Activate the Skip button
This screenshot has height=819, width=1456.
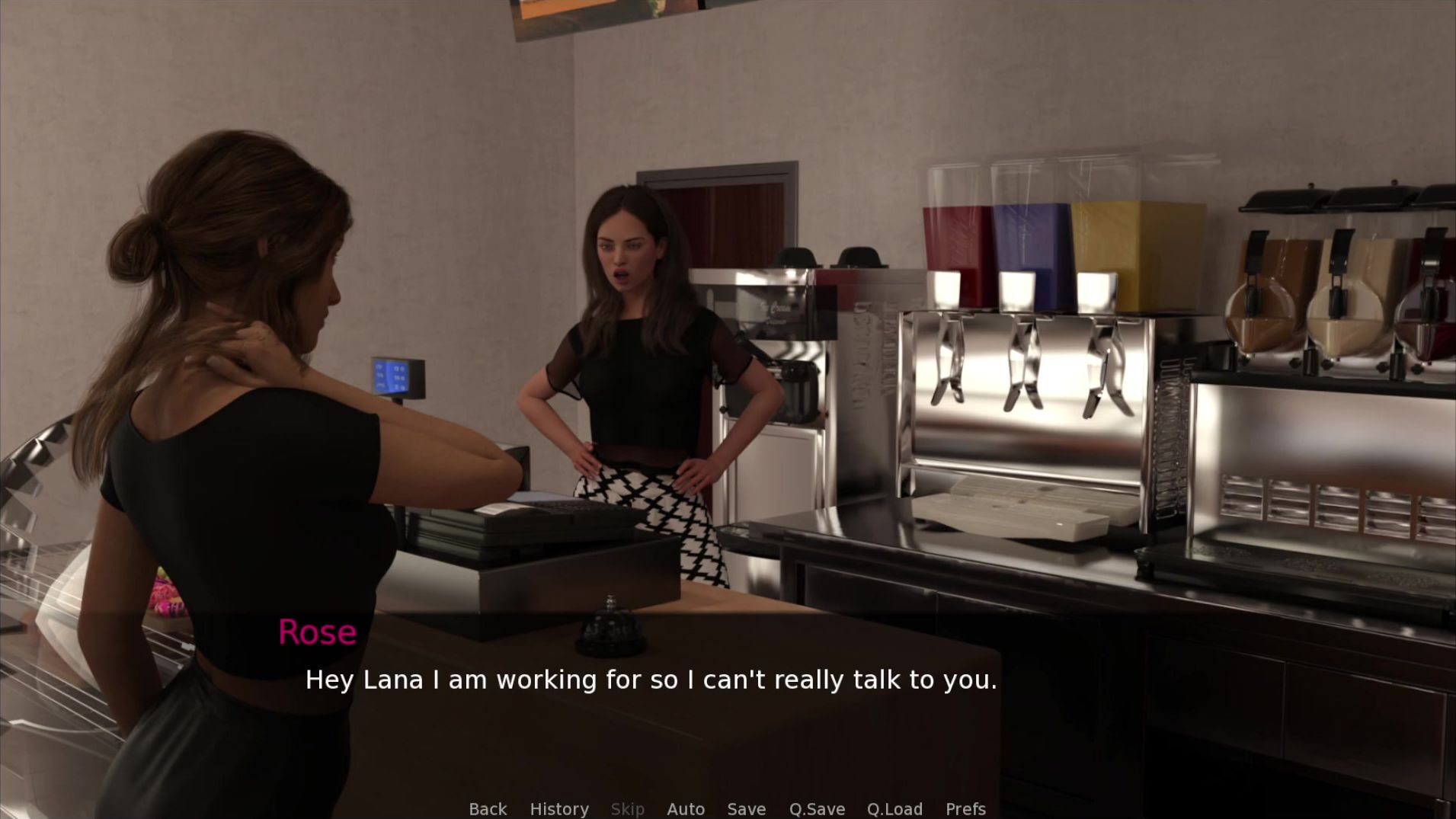(628, 808)
